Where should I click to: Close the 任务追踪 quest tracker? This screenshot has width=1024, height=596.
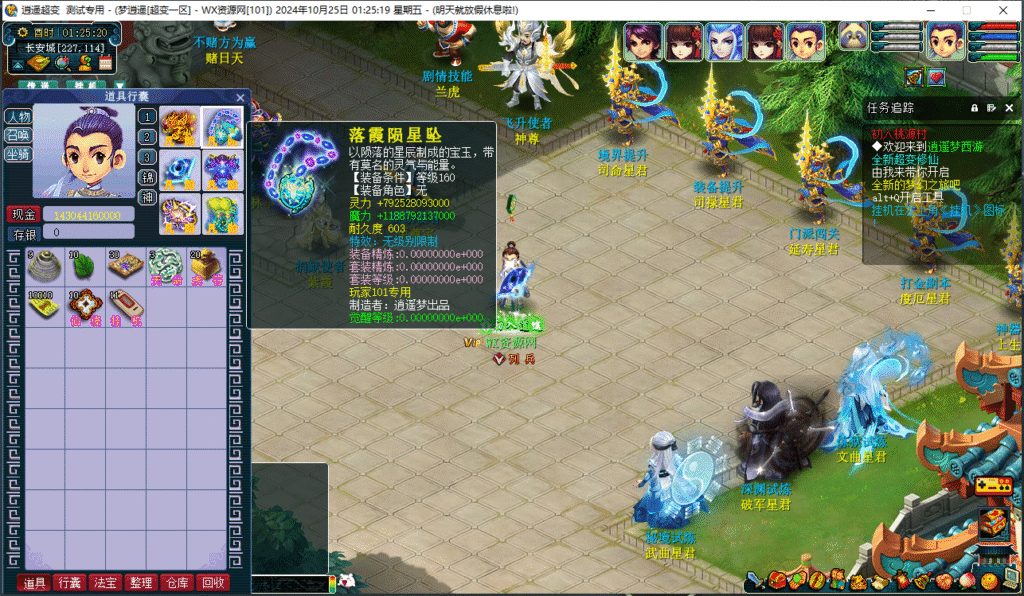[1009, 107]
